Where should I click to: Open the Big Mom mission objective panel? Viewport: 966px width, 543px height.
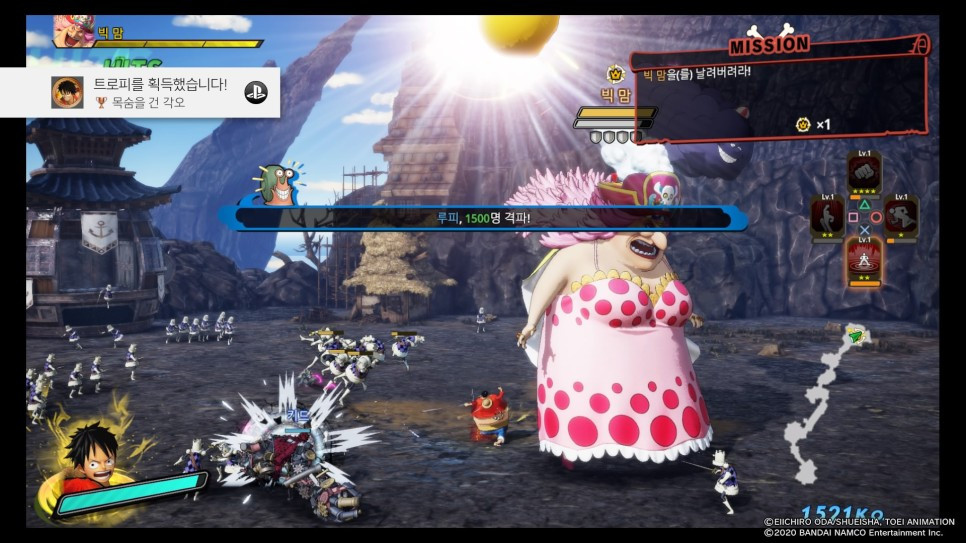[x=778, y=96]
